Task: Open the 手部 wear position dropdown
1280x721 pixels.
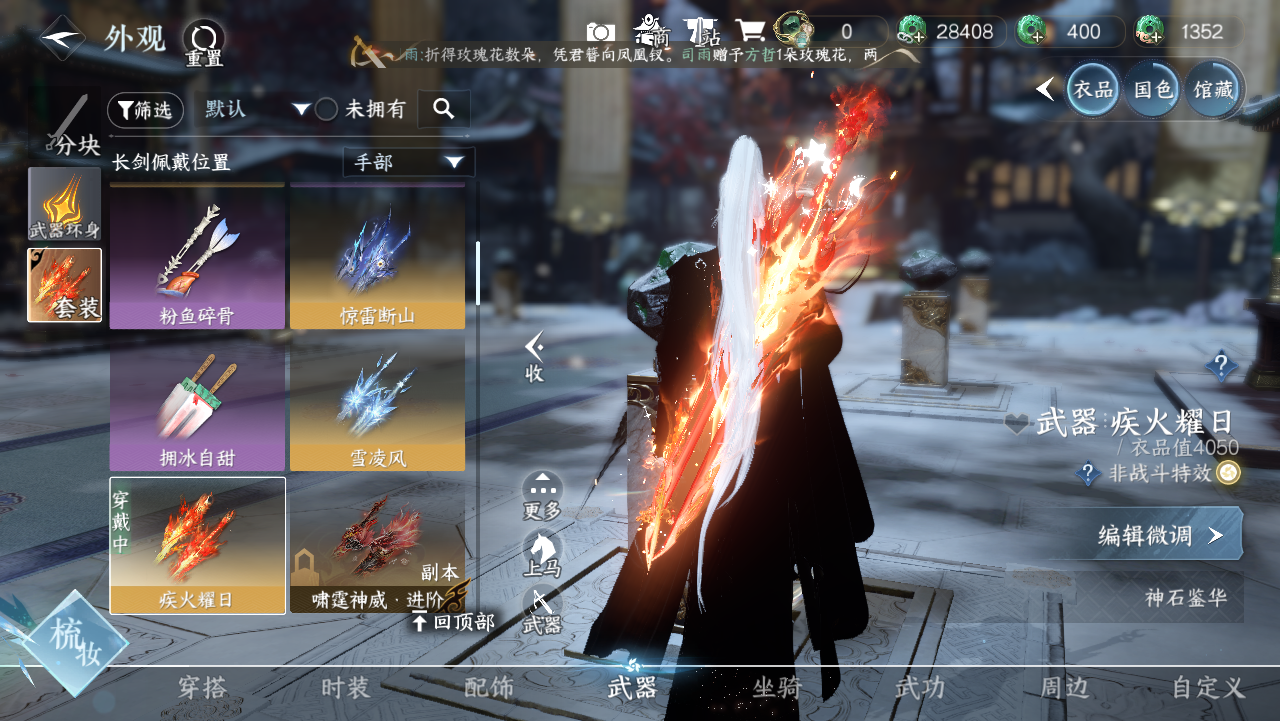Action: coord(408,162)
